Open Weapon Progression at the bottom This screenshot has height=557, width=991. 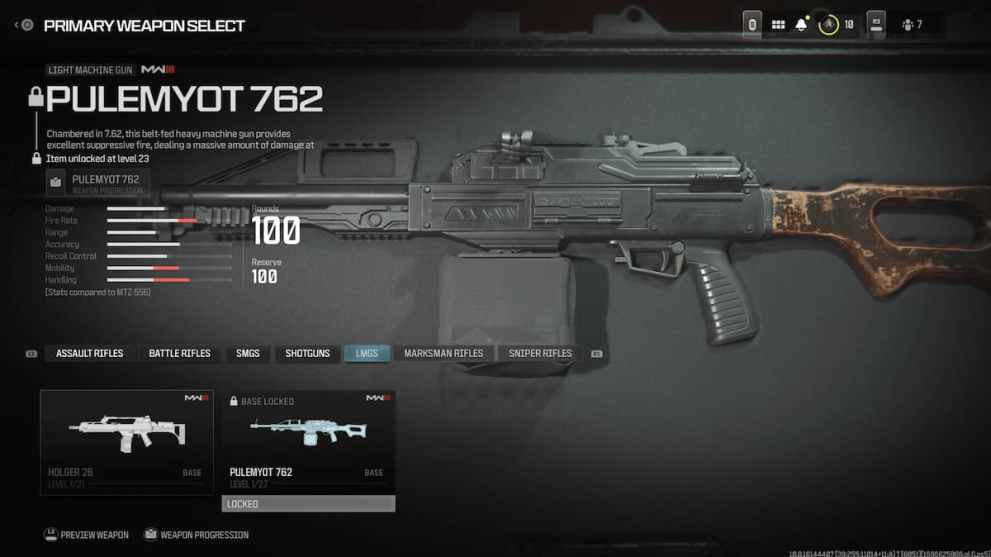click(x=196, y=535)
